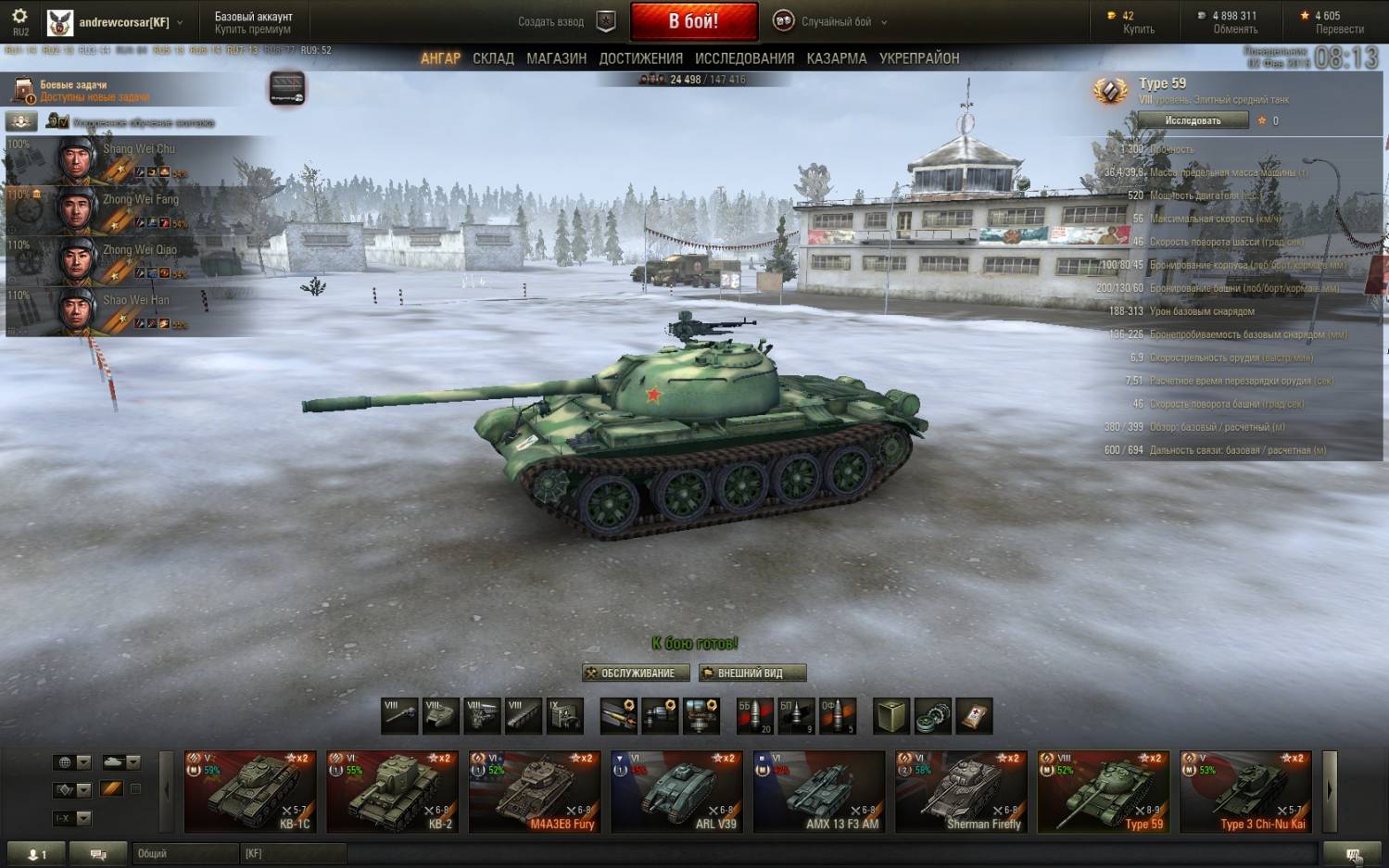Click the ОБСЛУЖИВАНИЕ service button
The height and width of the screenshot is (868, 1389).
point(636,673)
